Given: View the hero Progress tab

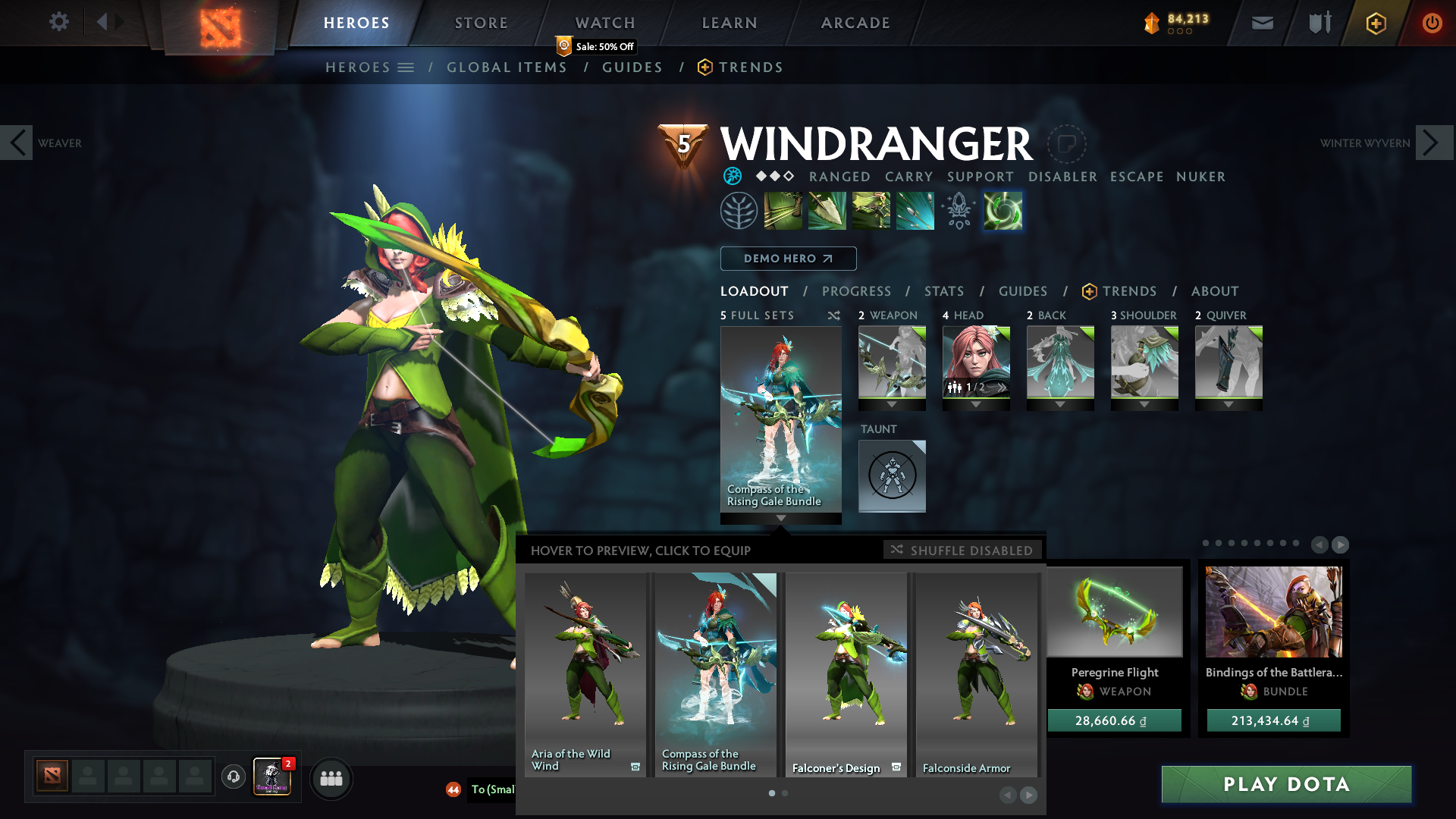Looking at the screenshot, I should pos(856,291).
